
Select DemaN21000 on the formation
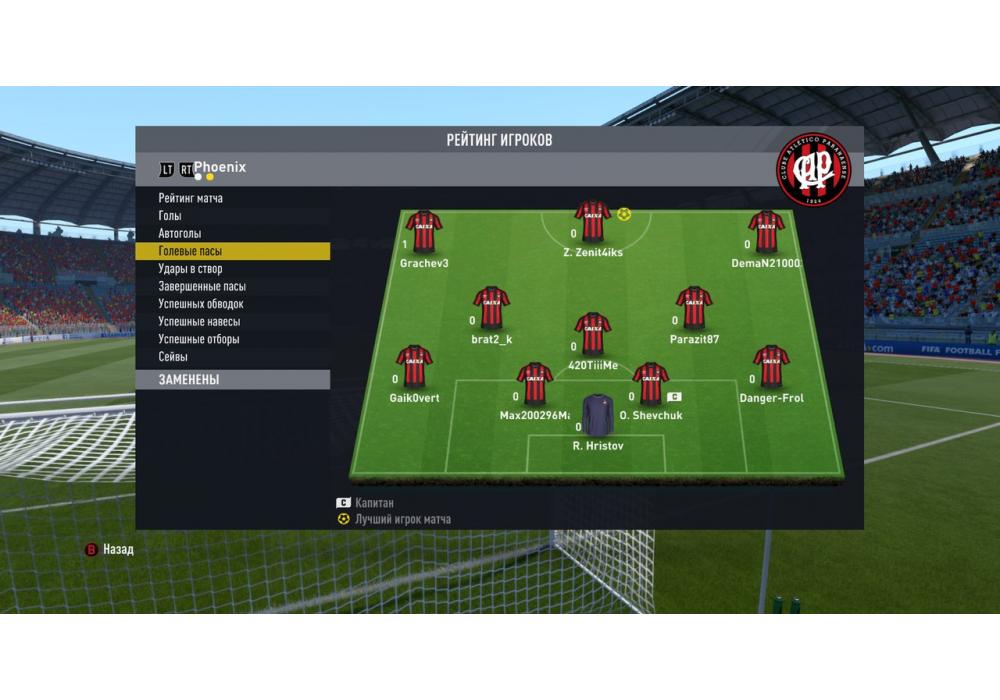click(x=766, y=233)
